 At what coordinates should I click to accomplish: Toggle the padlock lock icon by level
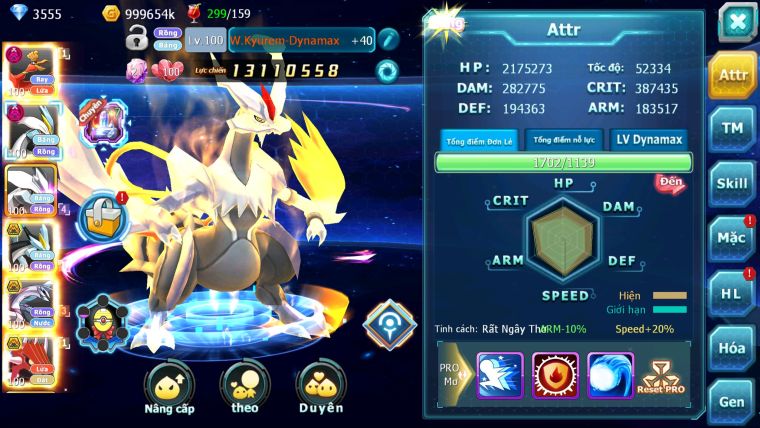[137, 40]
